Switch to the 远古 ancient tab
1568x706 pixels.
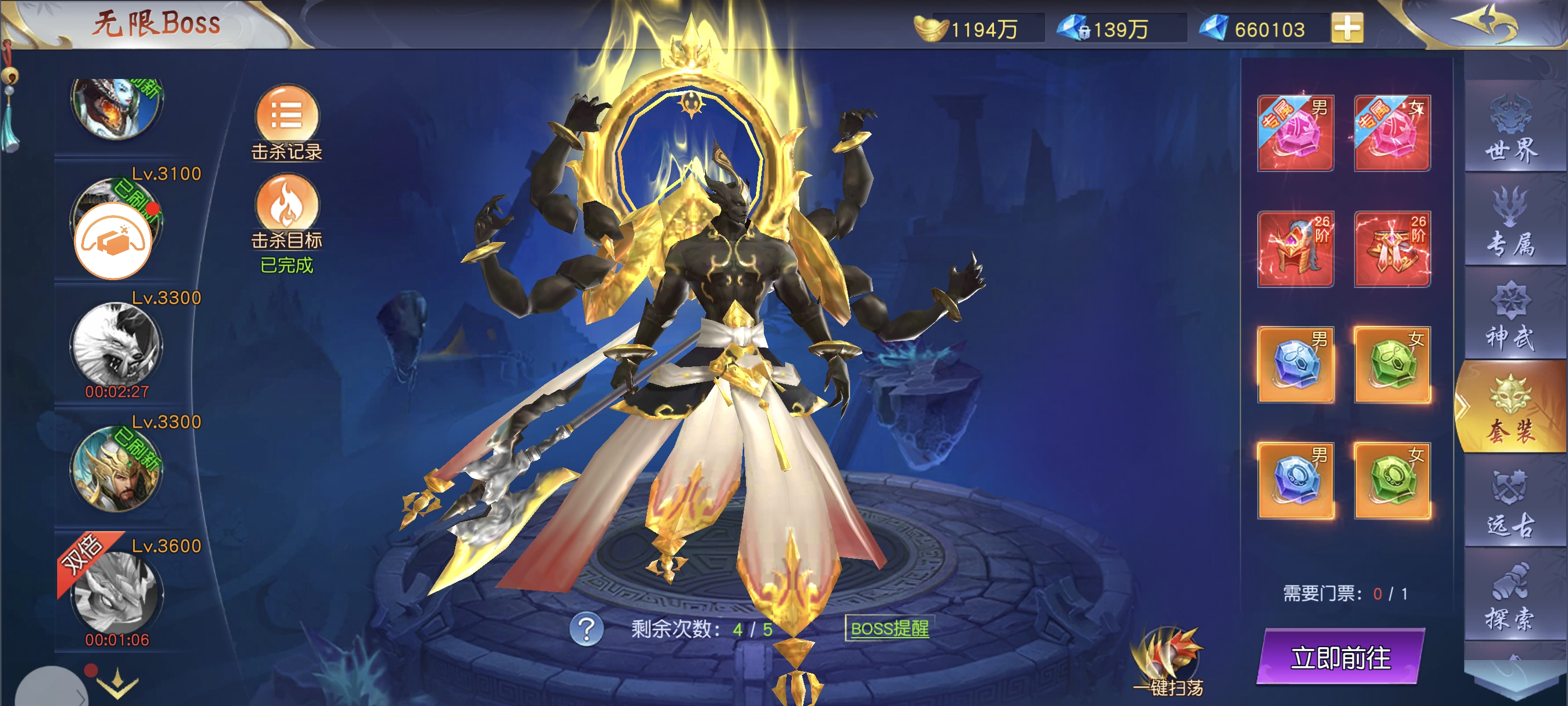pyautogui.click(x=1511, y=504)
